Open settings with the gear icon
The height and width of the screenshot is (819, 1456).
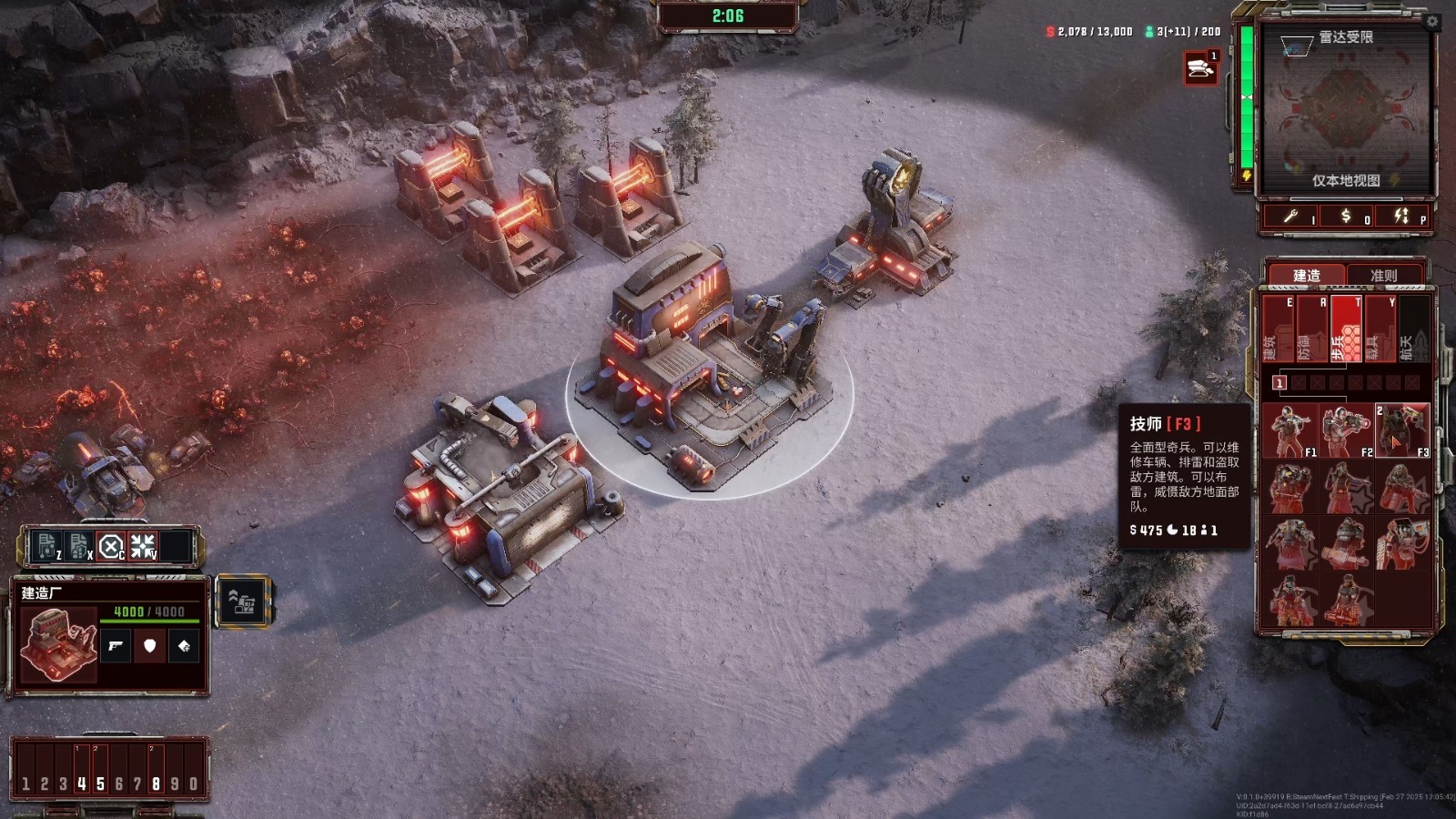tap(1431, 21)
